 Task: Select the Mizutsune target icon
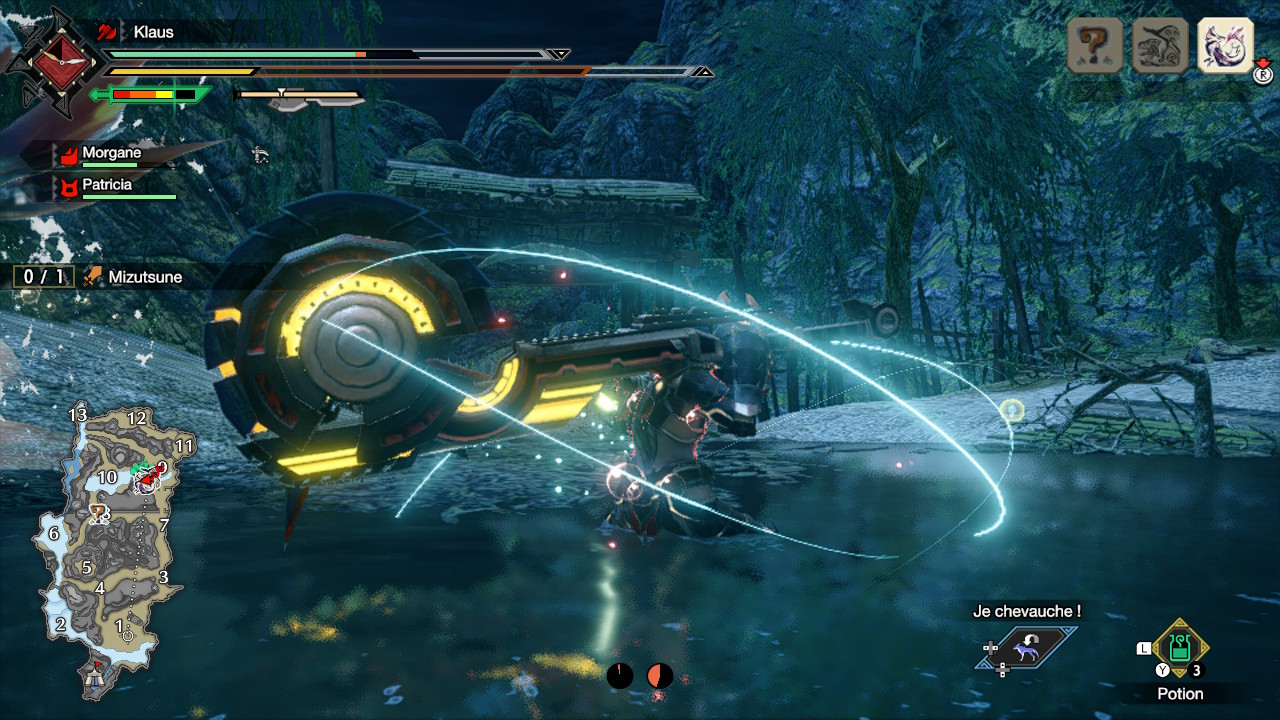[x=1225, y=45]
